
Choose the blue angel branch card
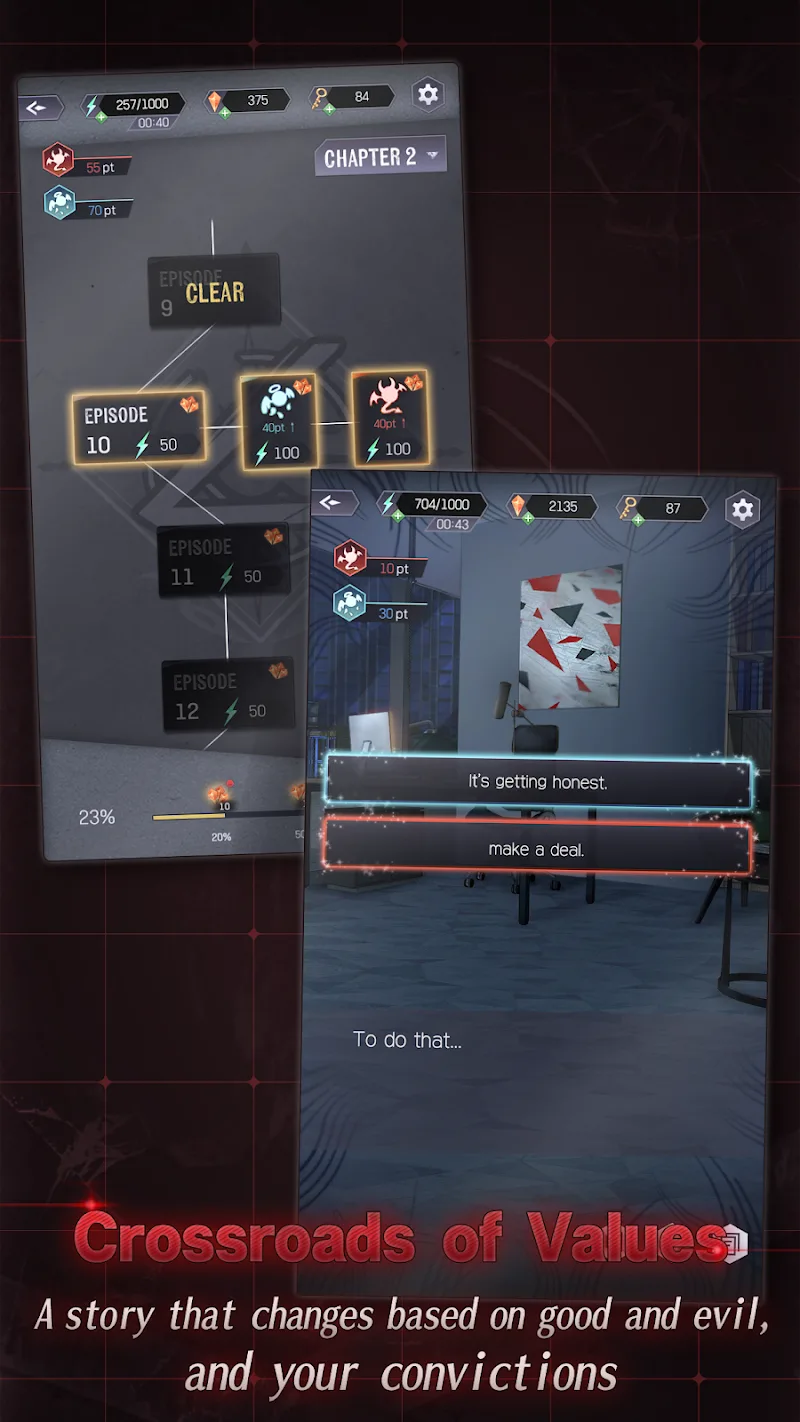click(x=279, y=422)
